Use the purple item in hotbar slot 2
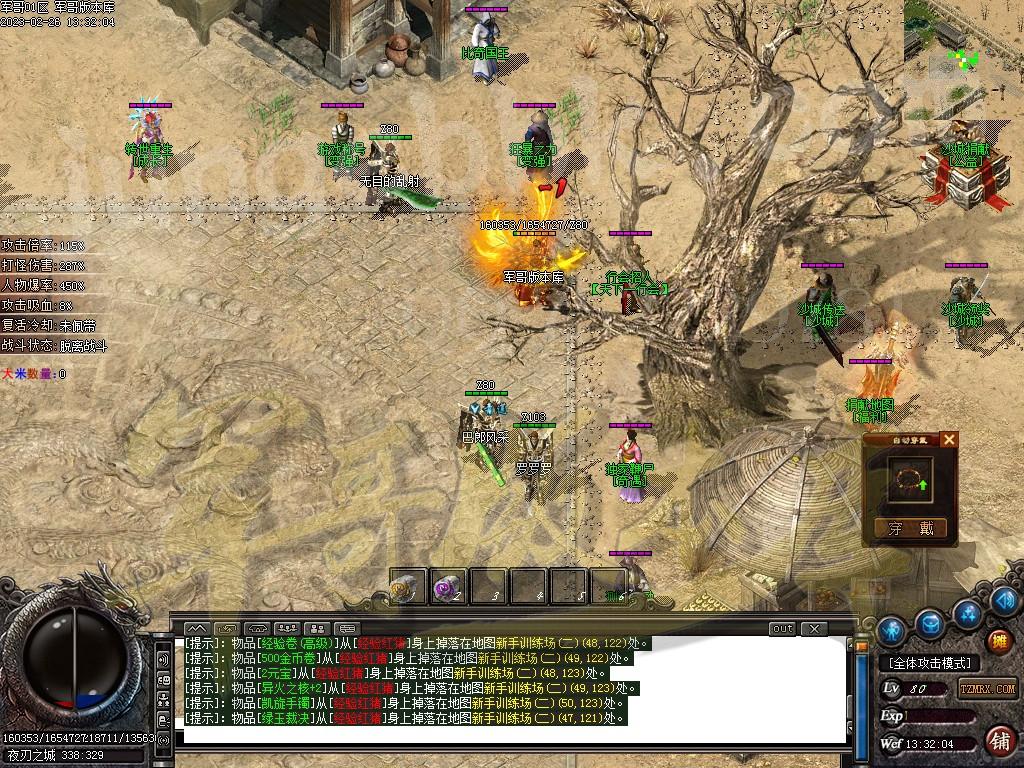This screenshot has width=1024, height=768. click(x=447, y=587)
